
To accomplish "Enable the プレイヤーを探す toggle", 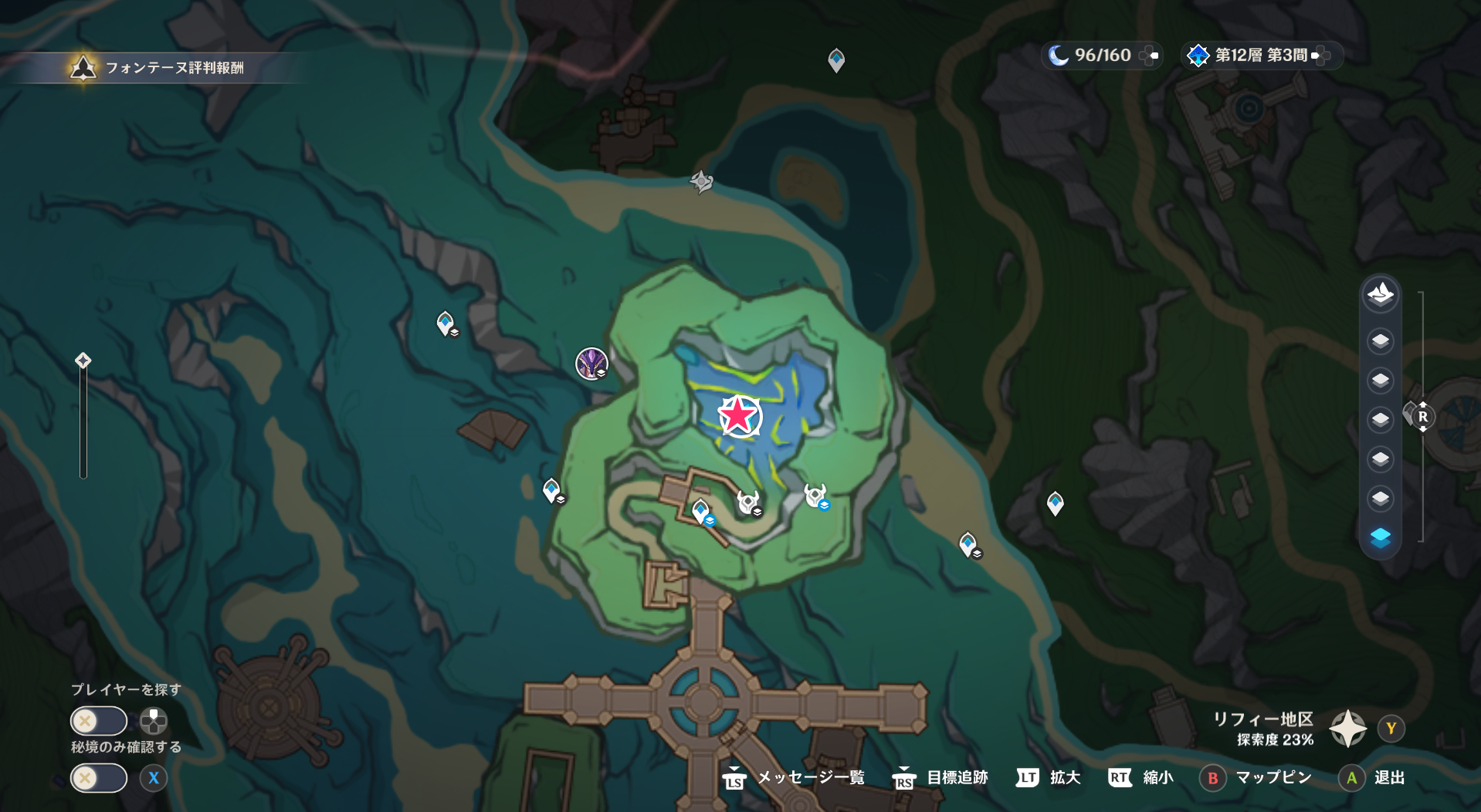I will (x=98, y=720).
